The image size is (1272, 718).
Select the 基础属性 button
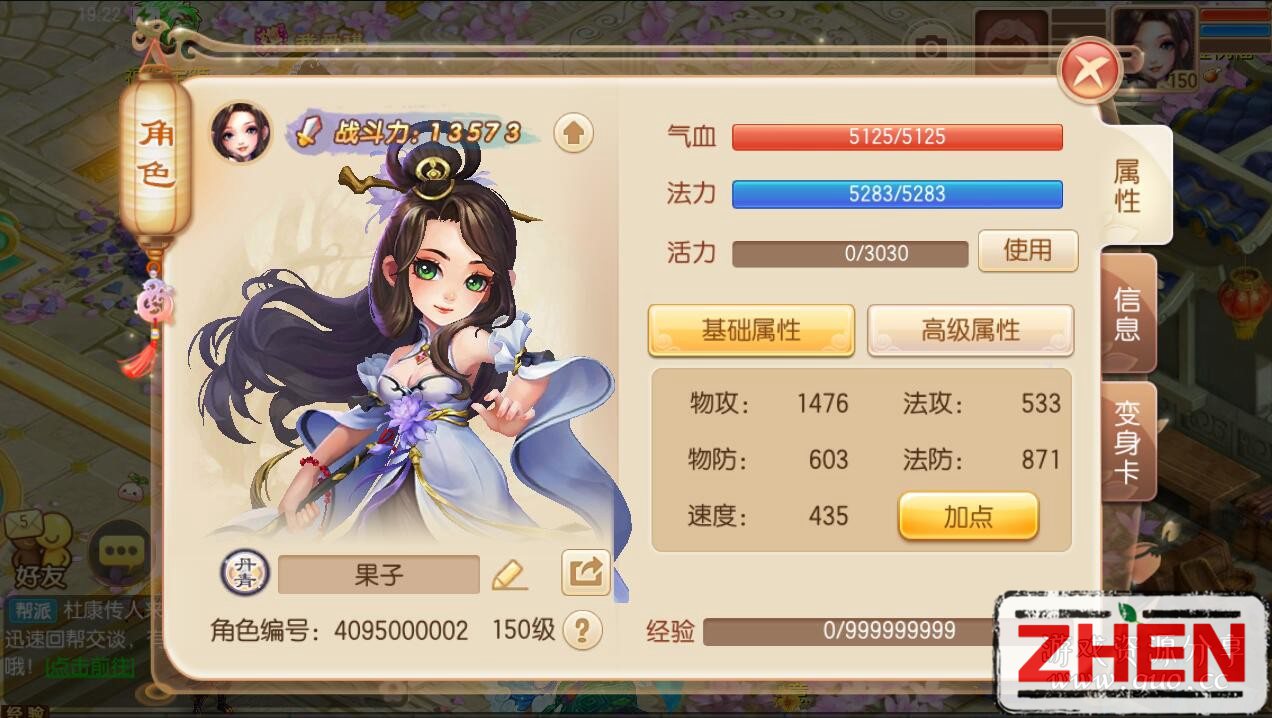pyautogui.click(x=751, y=331)
